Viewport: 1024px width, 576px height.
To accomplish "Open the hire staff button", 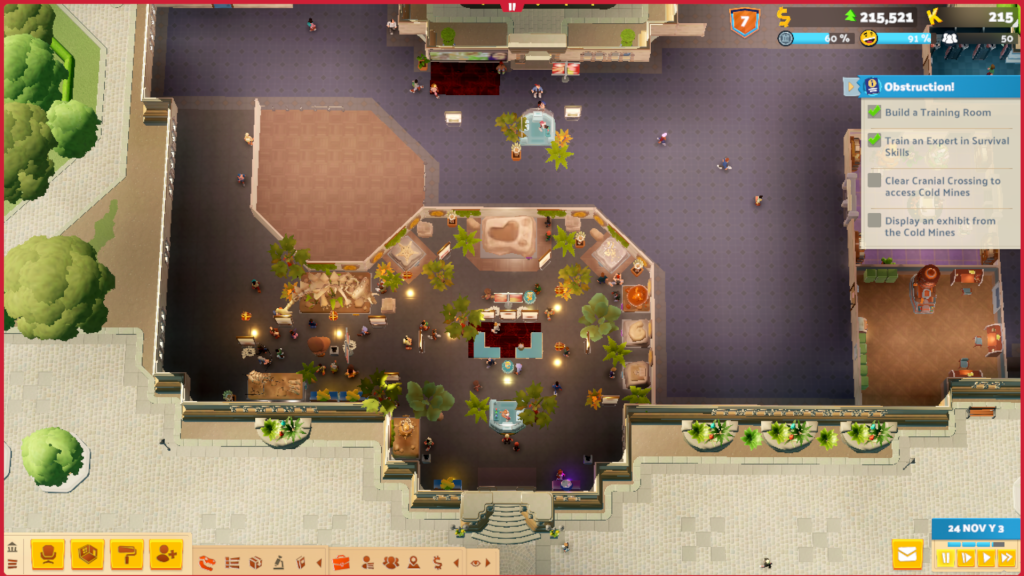I will 166,553.
